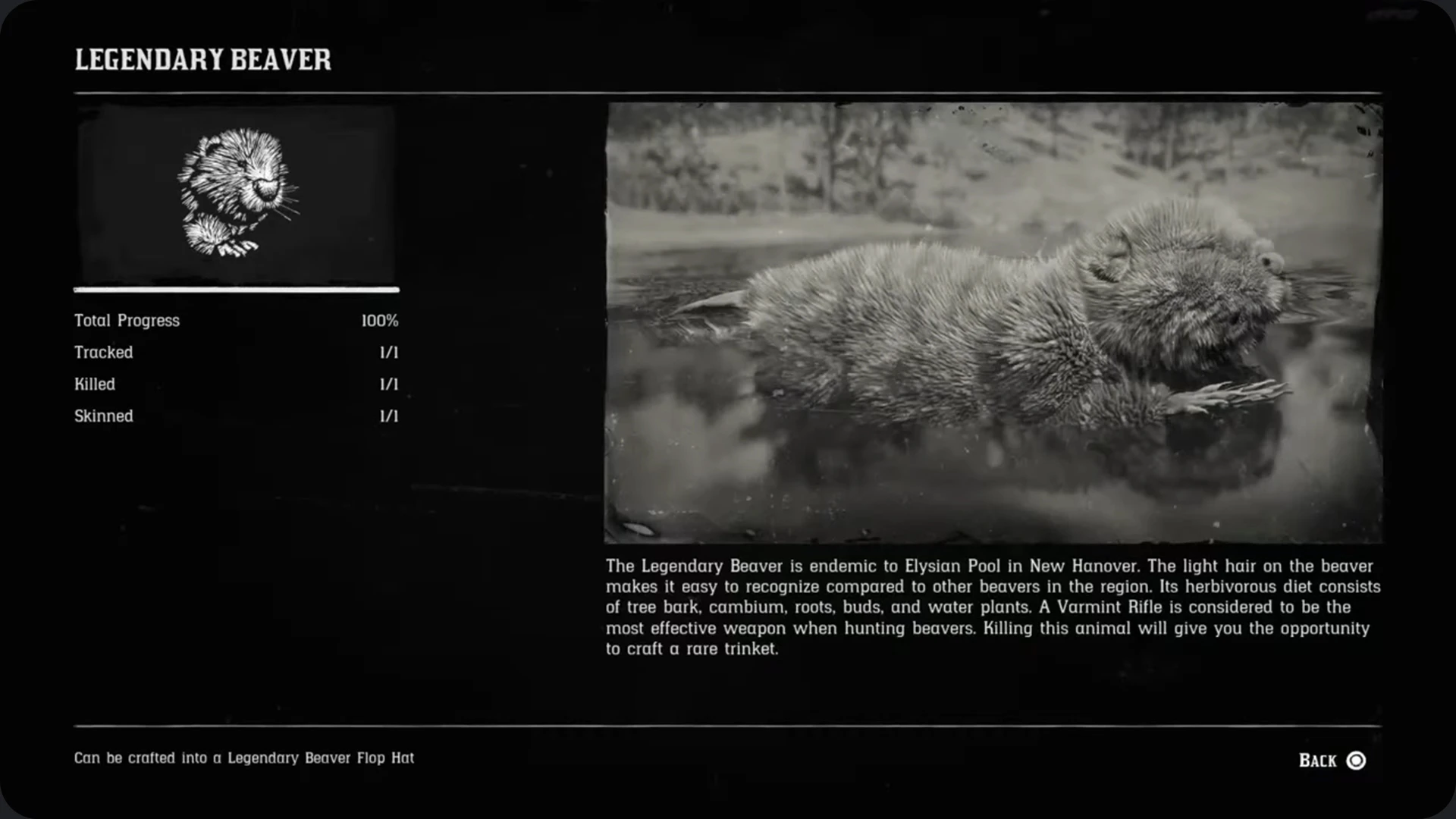Click the white progress bar under the sketch
This screenshot has width=1456, height=819.
237,290
